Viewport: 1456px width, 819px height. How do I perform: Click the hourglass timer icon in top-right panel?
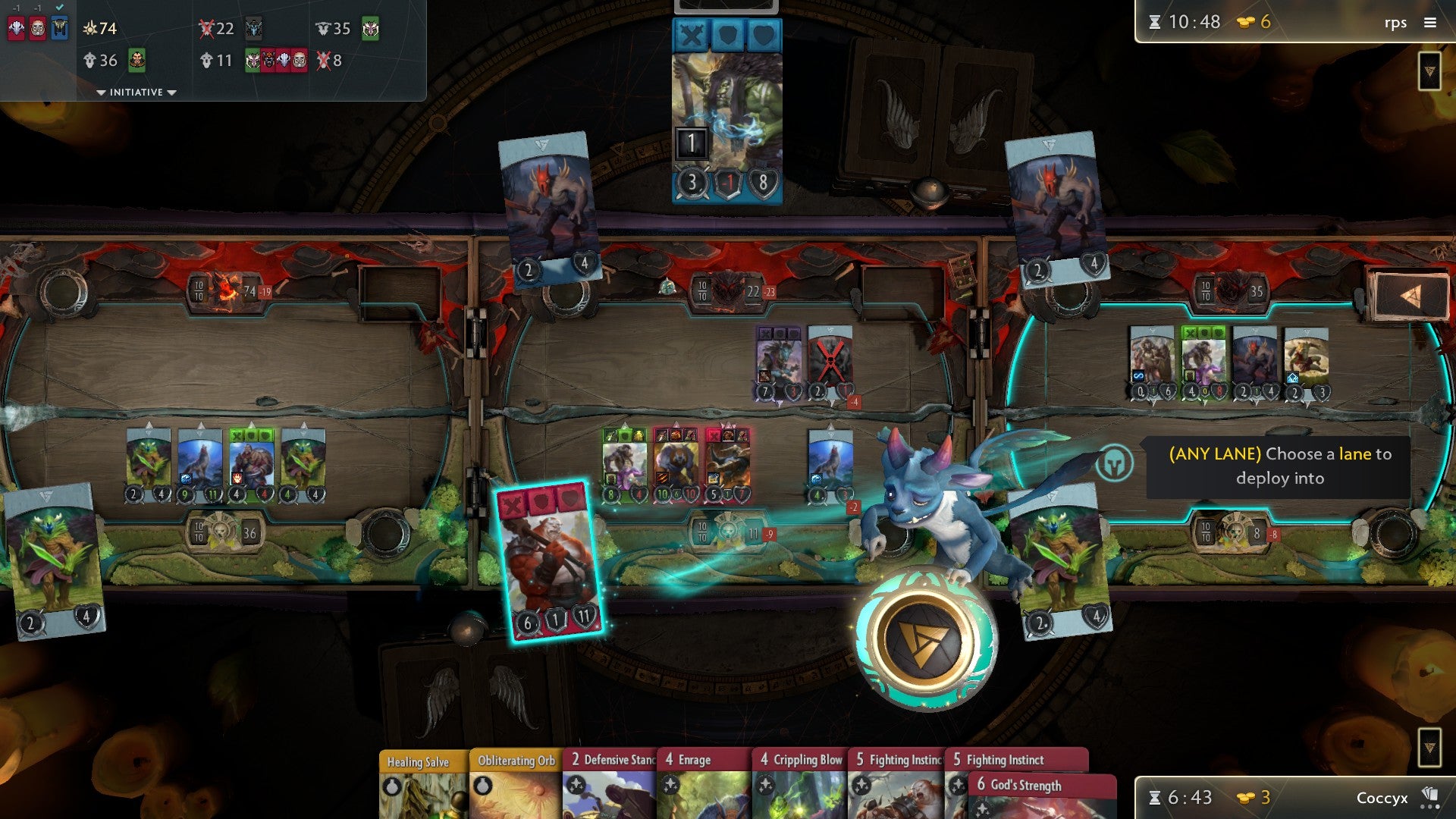1154,23
